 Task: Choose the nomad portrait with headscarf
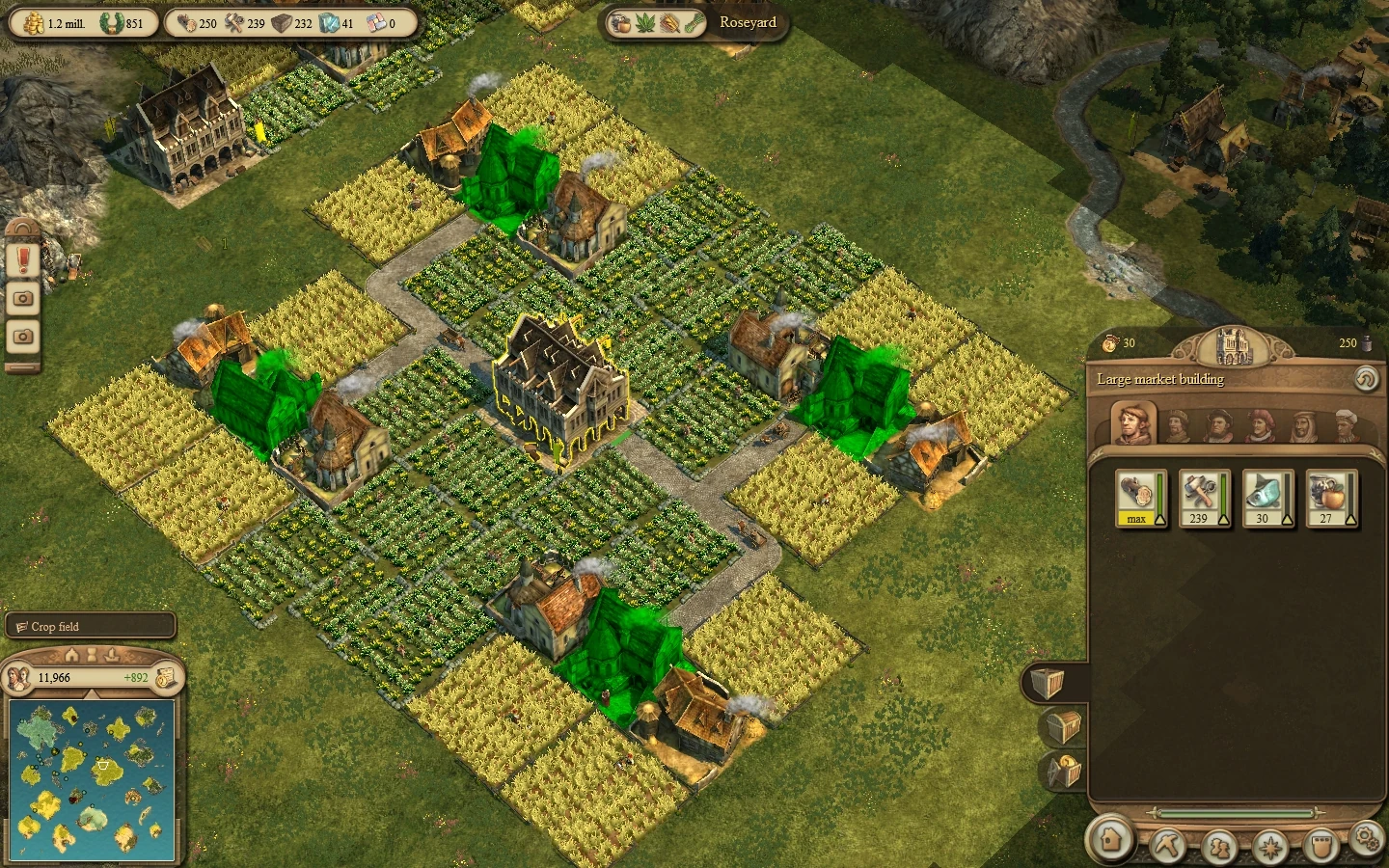[1303, 424]
